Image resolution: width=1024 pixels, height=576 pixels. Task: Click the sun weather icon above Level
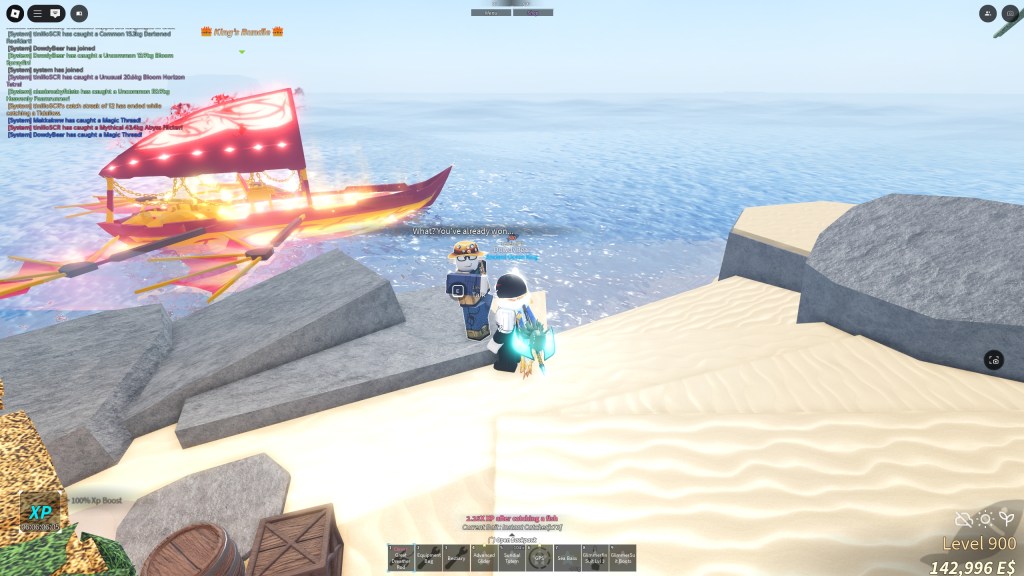[x=985, y=519]
